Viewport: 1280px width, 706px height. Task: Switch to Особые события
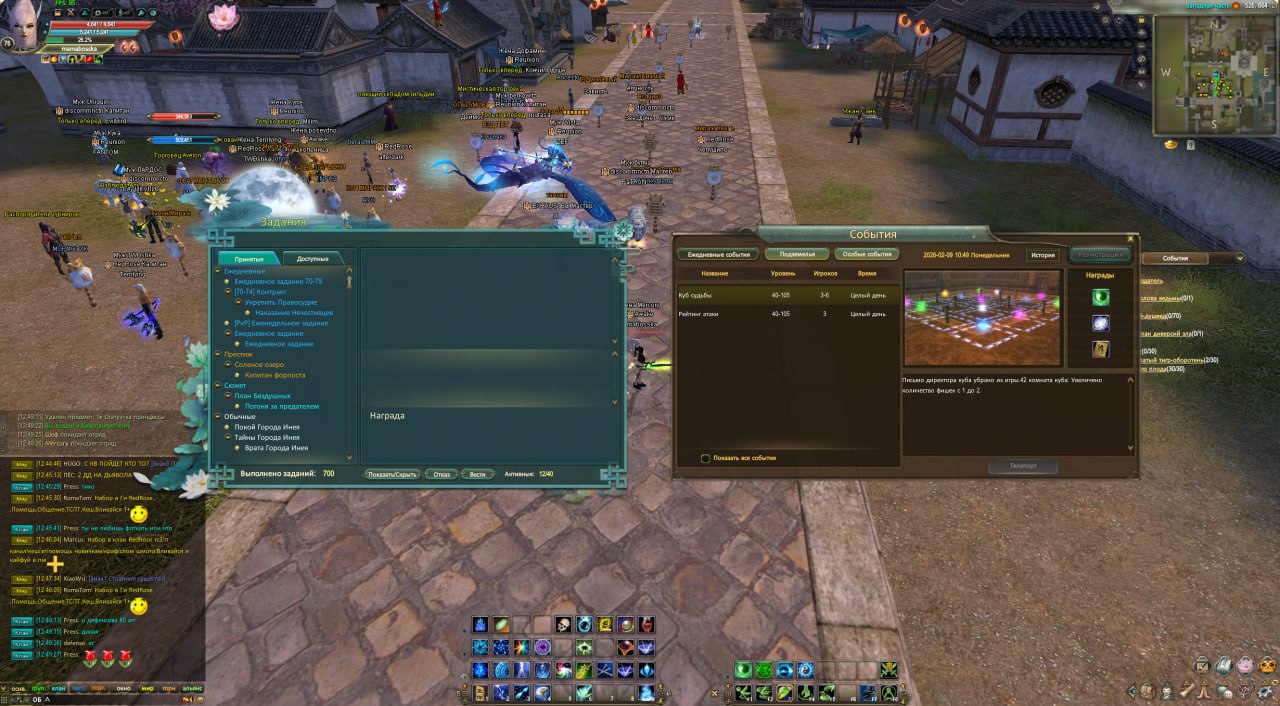click(865, 254)
